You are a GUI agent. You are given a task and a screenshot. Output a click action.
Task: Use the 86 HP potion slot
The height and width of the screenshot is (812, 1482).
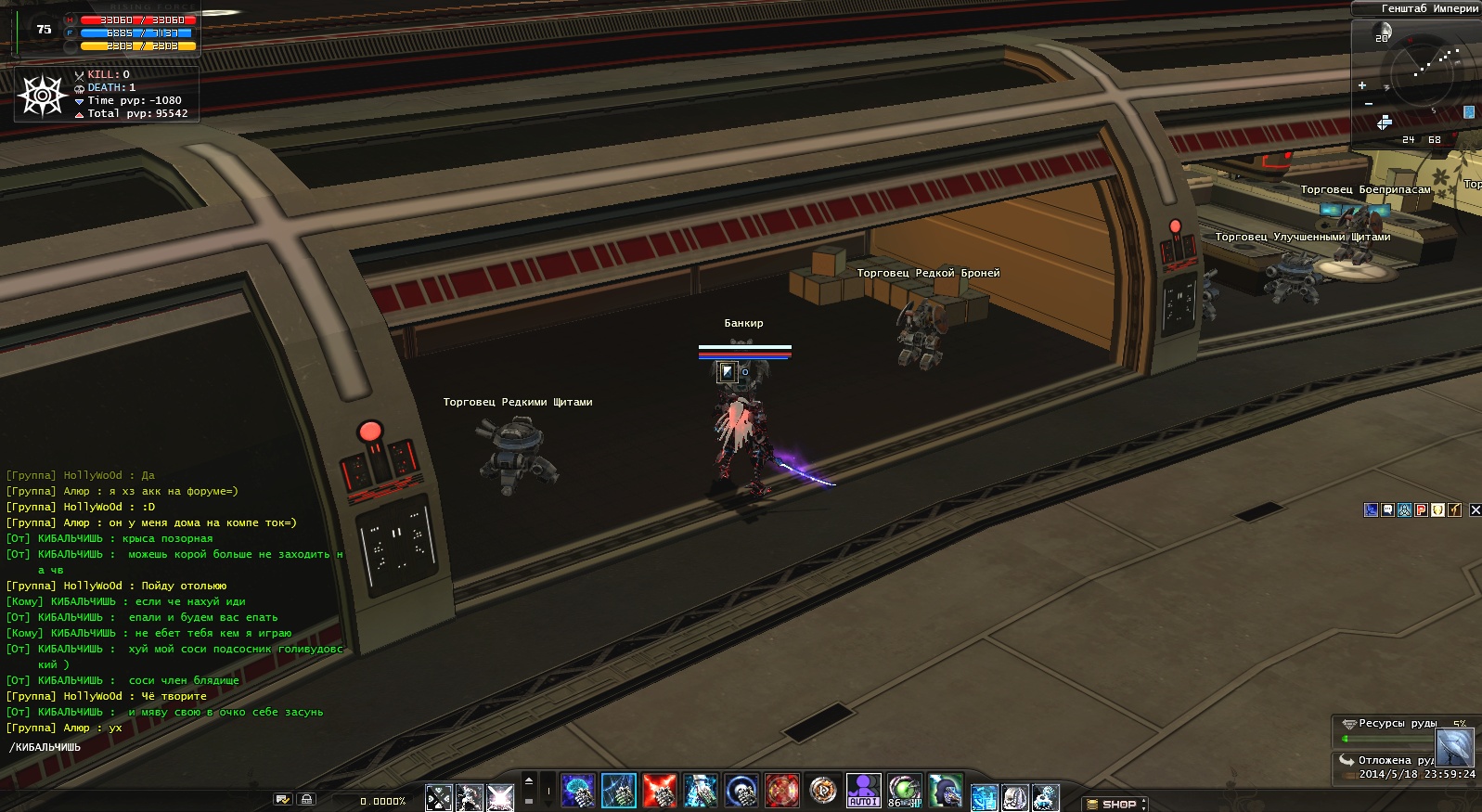(x=904, y=791)
